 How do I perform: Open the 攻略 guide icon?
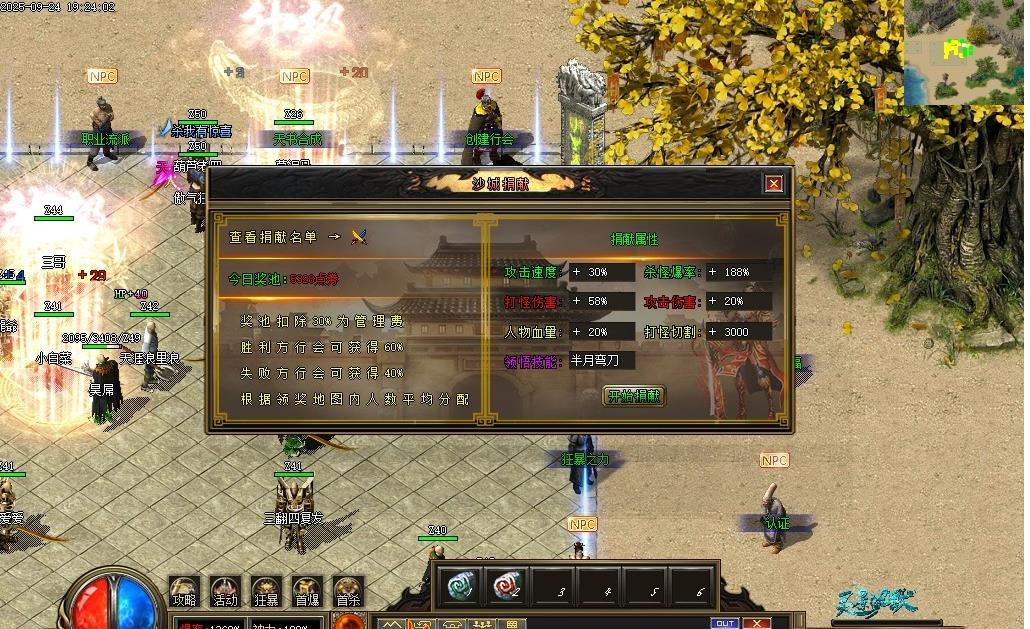tap(184, 592)
